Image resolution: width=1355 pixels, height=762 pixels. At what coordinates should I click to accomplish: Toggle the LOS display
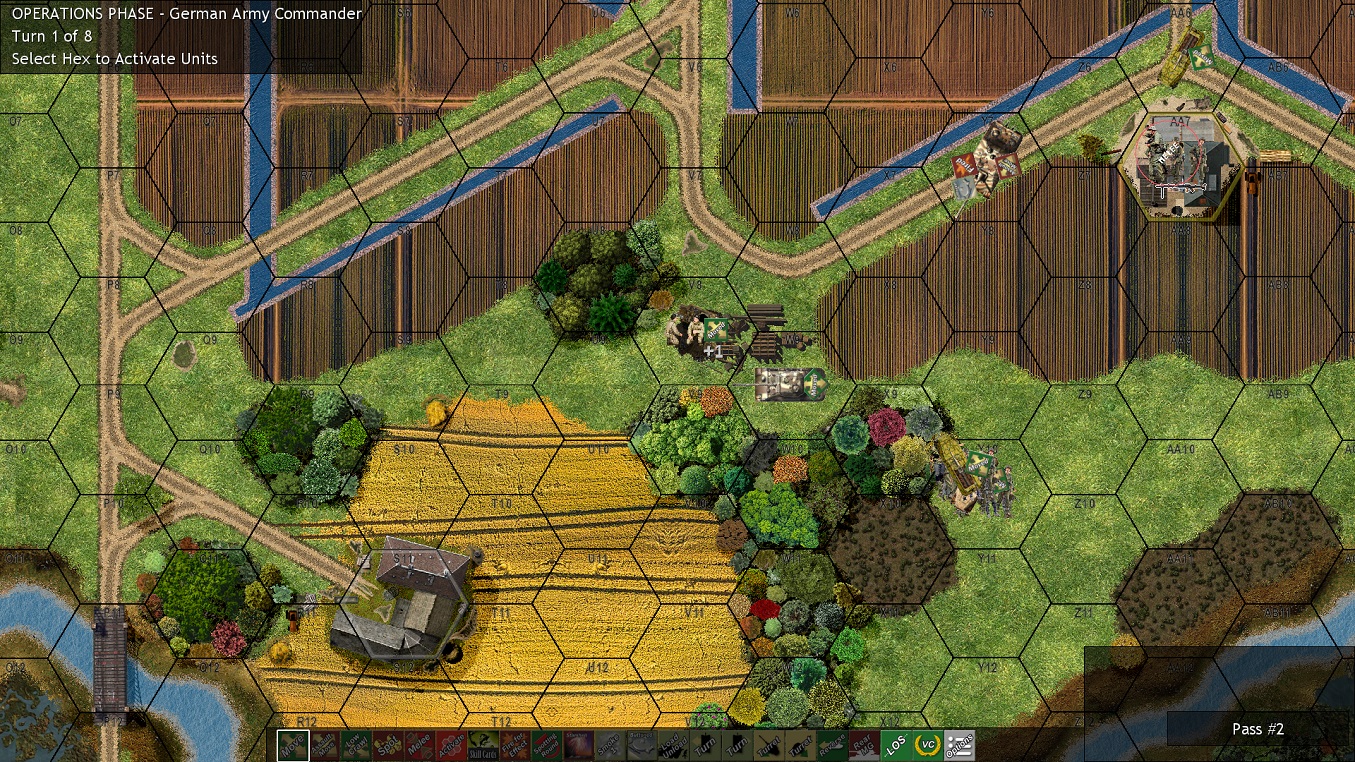[x=897, y=744]
